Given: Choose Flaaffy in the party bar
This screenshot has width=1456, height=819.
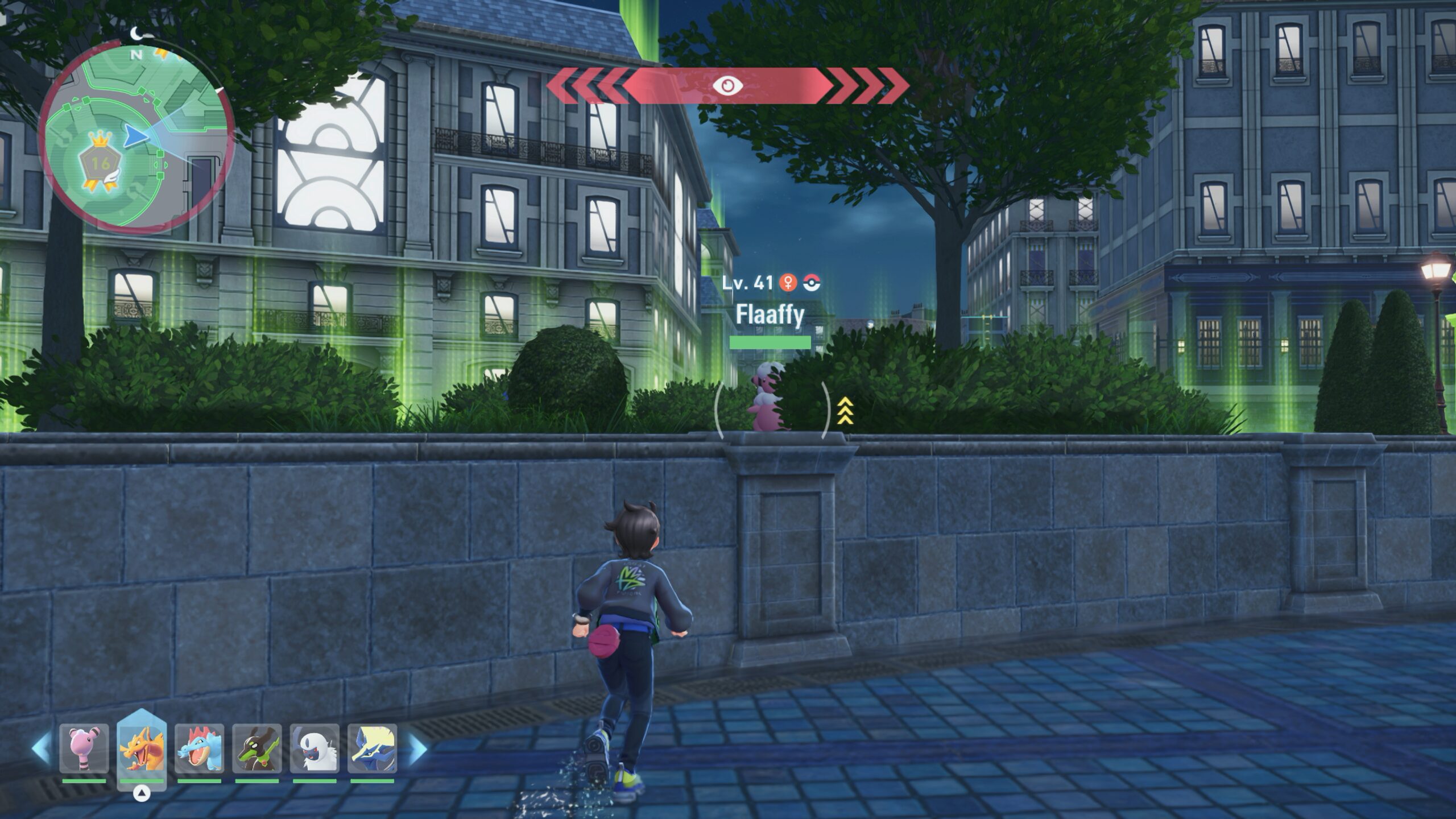Looking at the screenshot, I should click(x=84, y=748).
